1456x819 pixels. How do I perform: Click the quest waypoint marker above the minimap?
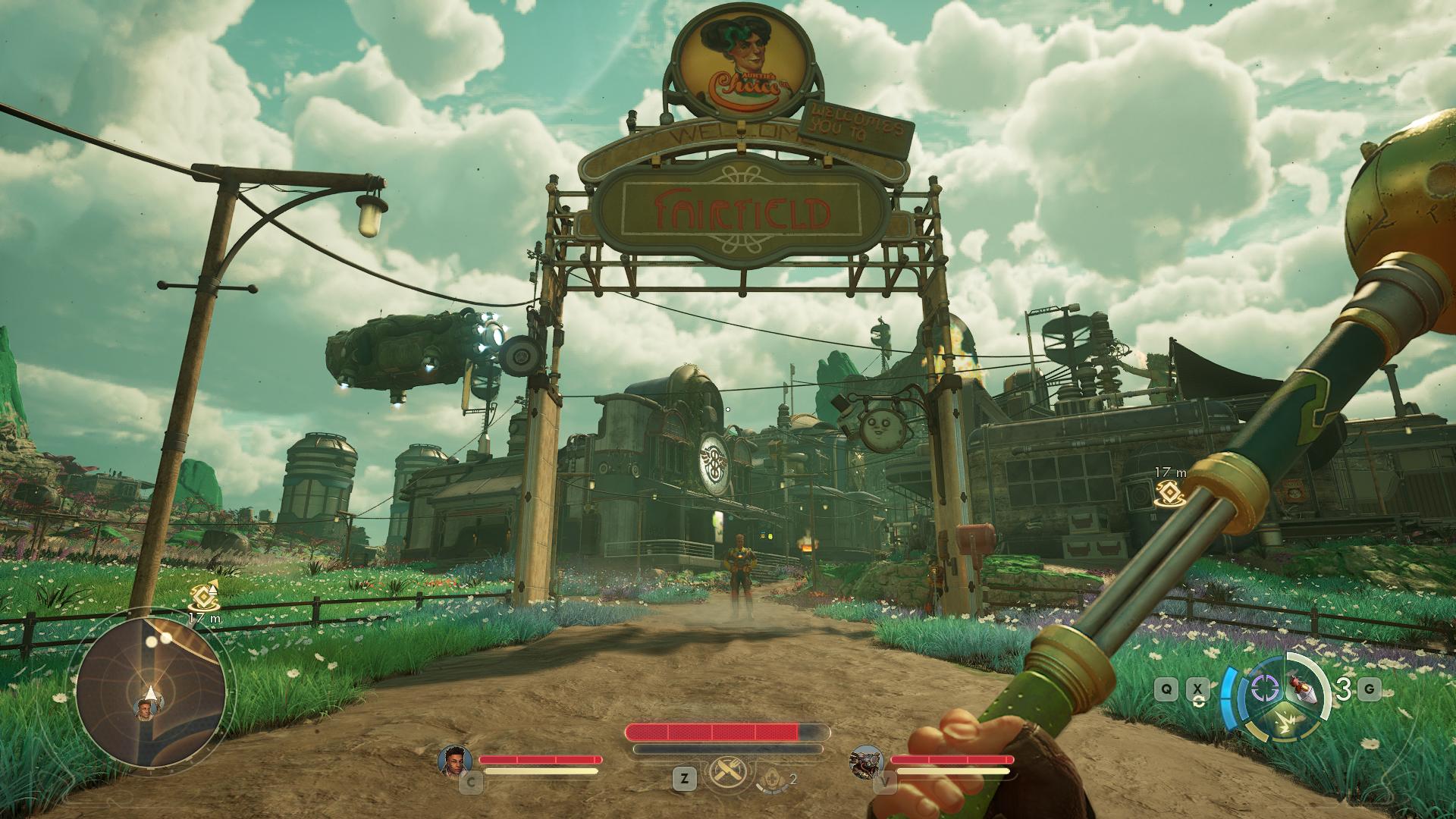[204, 598]
